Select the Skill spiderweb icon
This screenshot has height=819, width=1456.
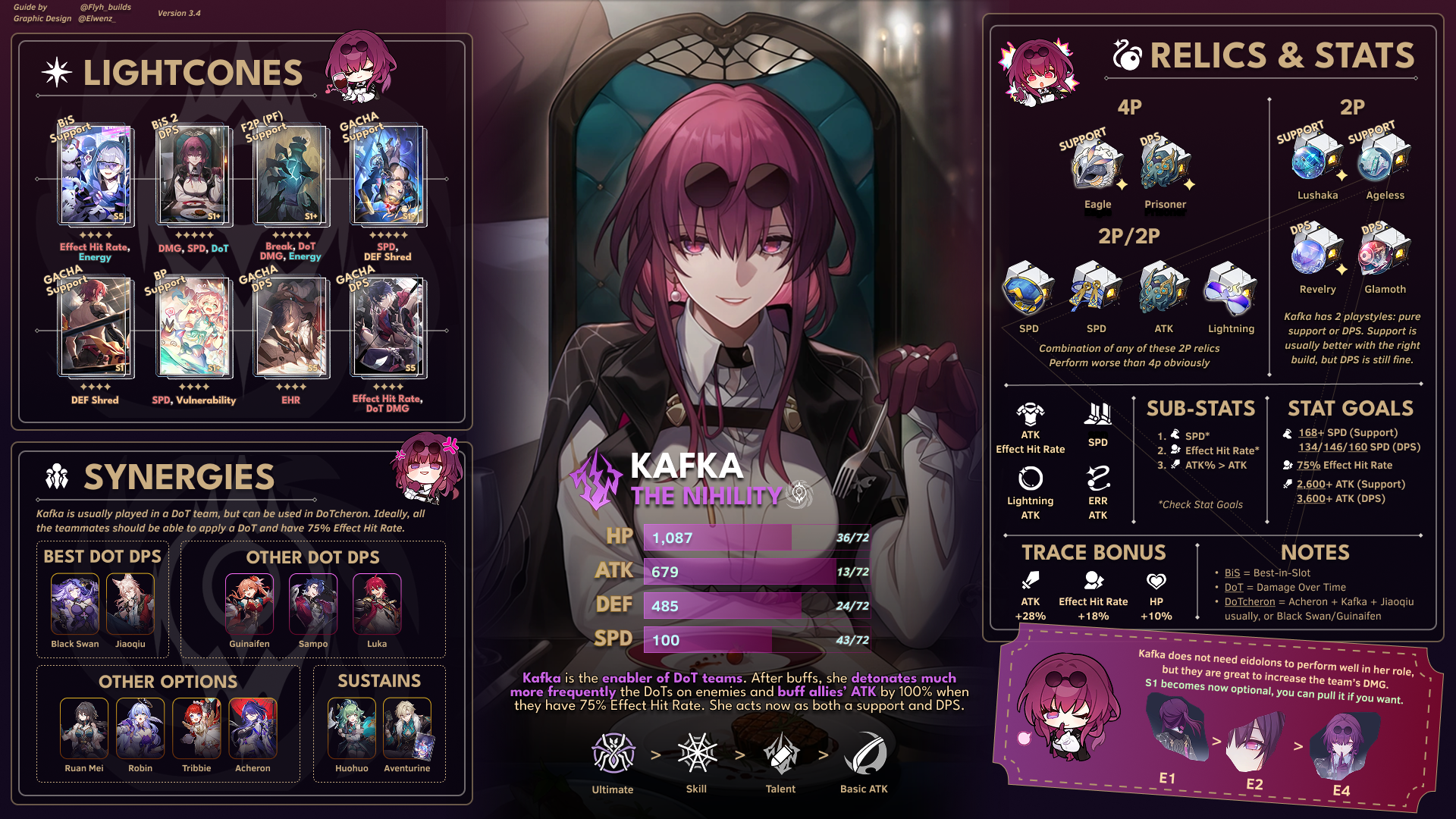click(697, 753)
